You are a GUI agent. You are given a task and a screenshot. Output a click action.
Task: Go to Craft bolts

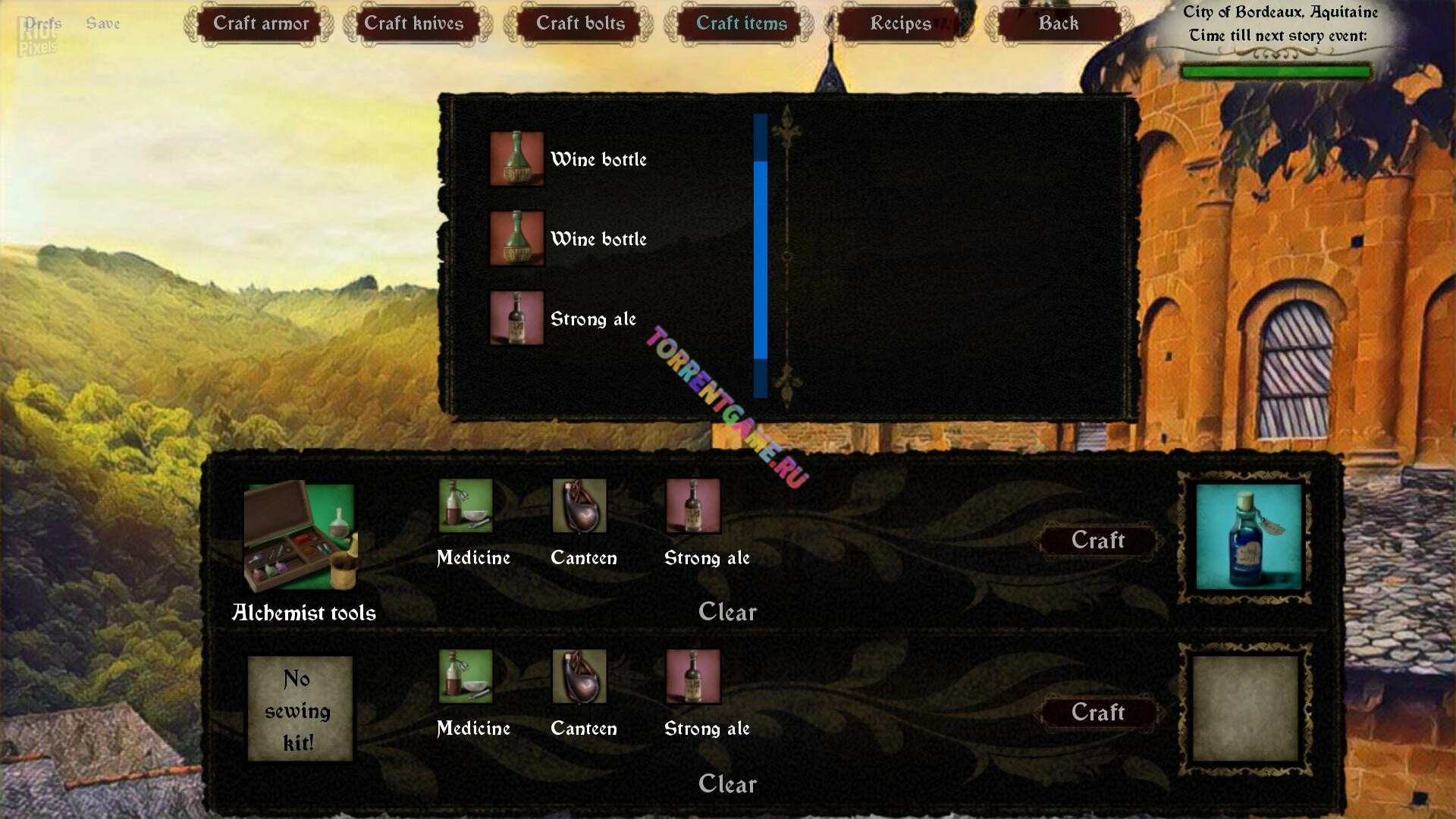(x=580, y=24)
